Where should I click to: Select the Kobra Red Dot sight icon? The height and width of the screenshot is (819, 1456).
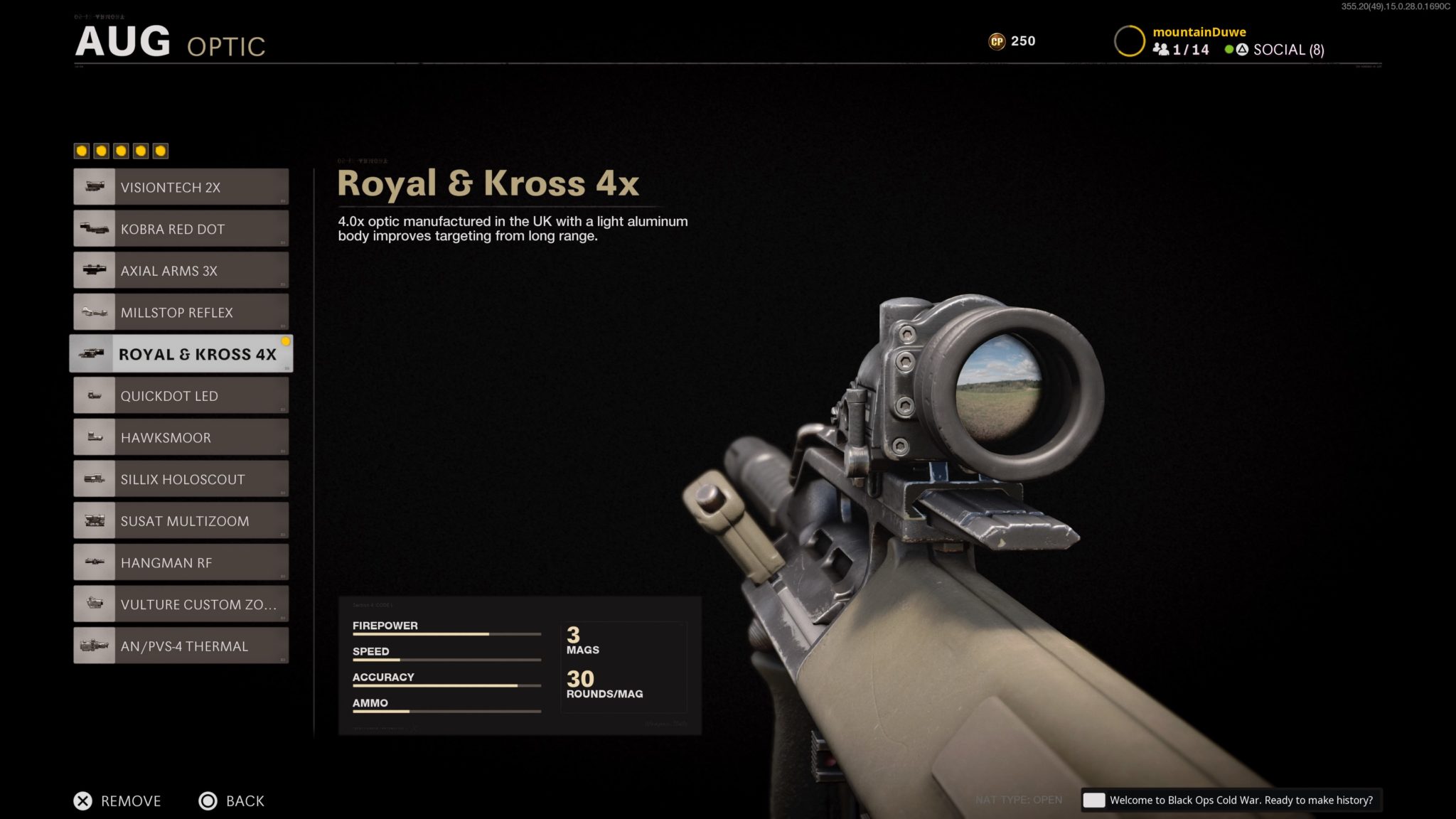93,228
